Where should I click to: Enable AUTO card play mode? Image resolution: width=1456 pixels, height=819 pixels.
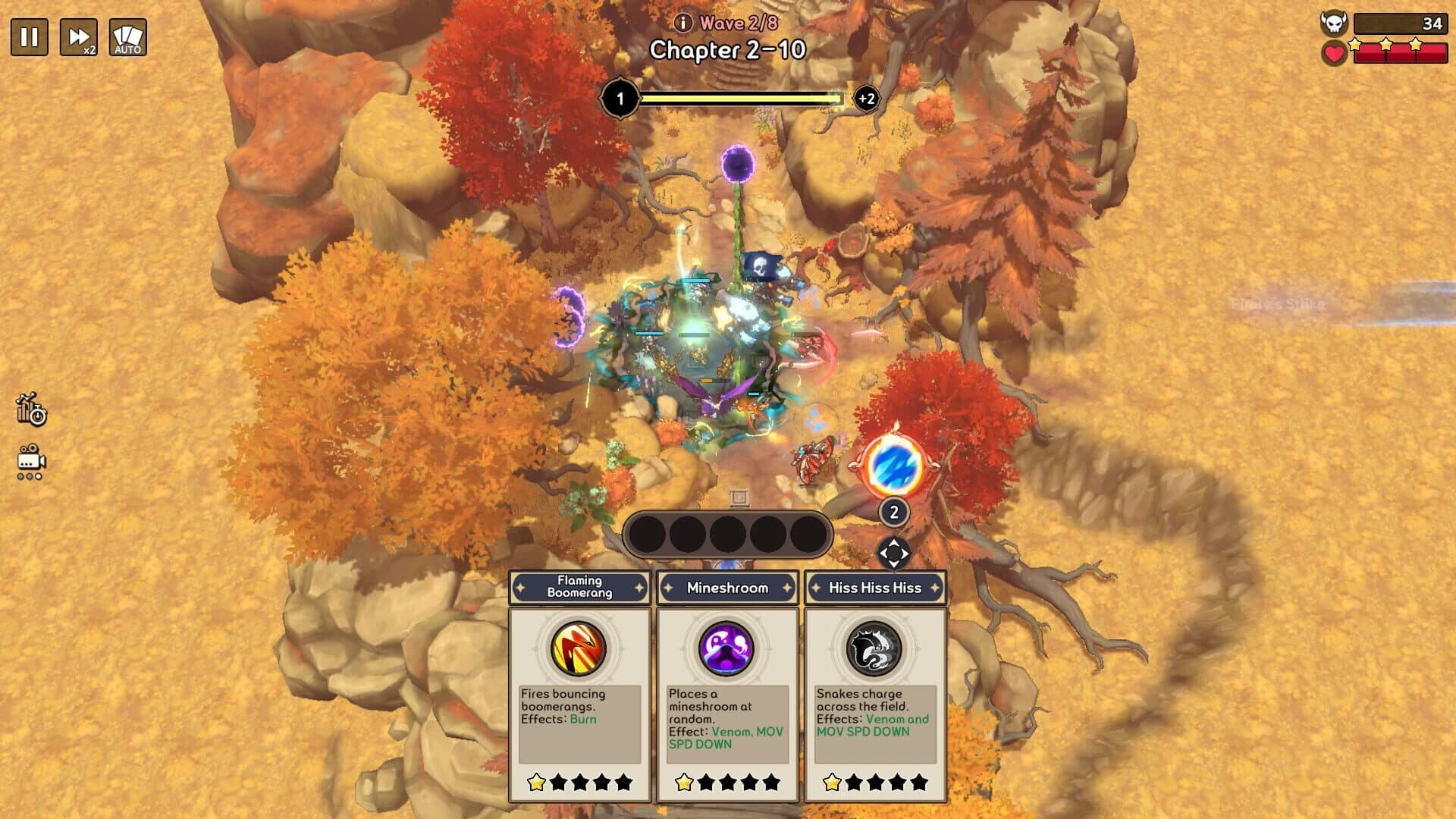(x=127, y=35)
